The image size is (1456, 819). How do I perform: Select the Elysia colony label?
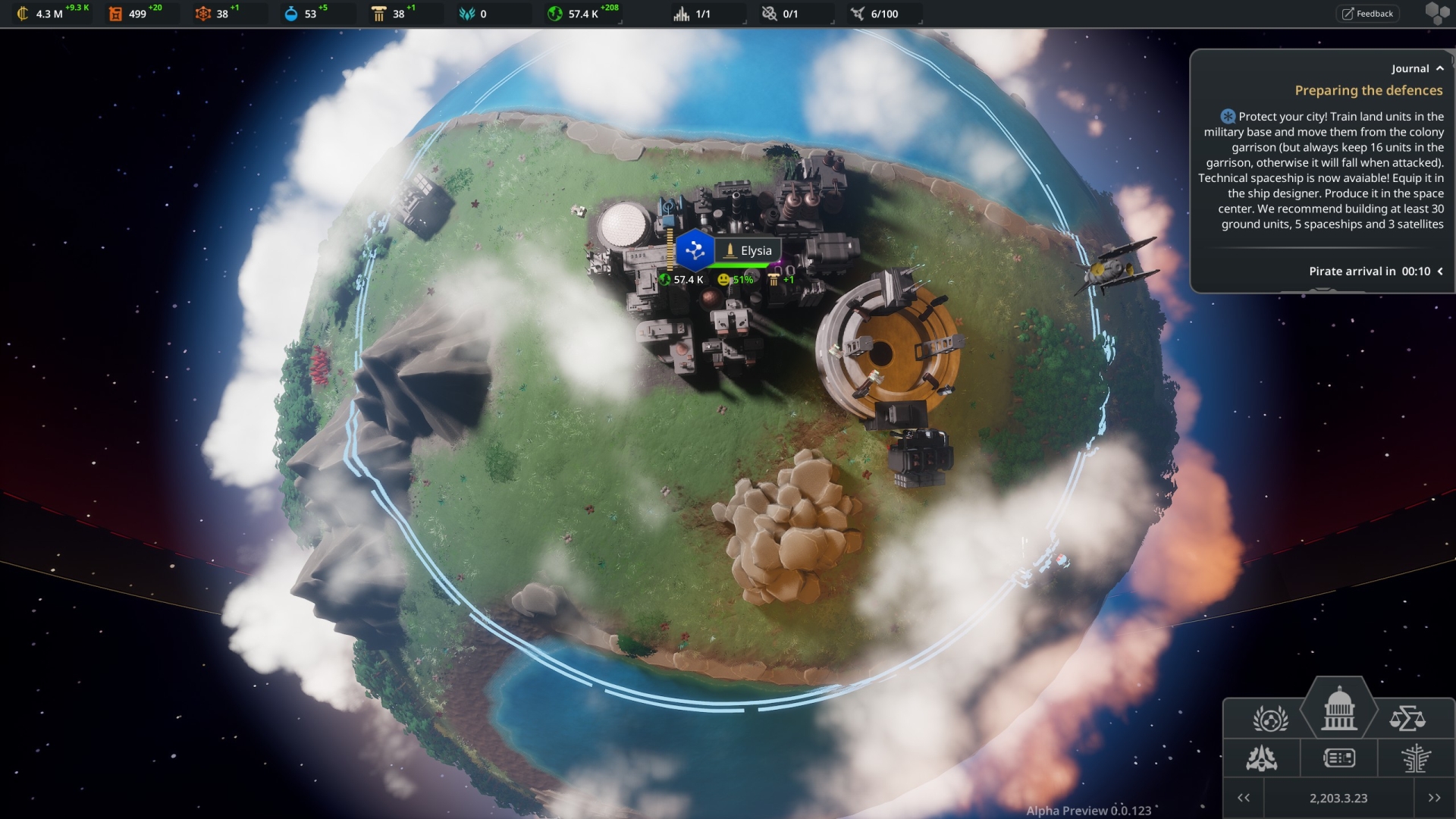tap(748, 251)
